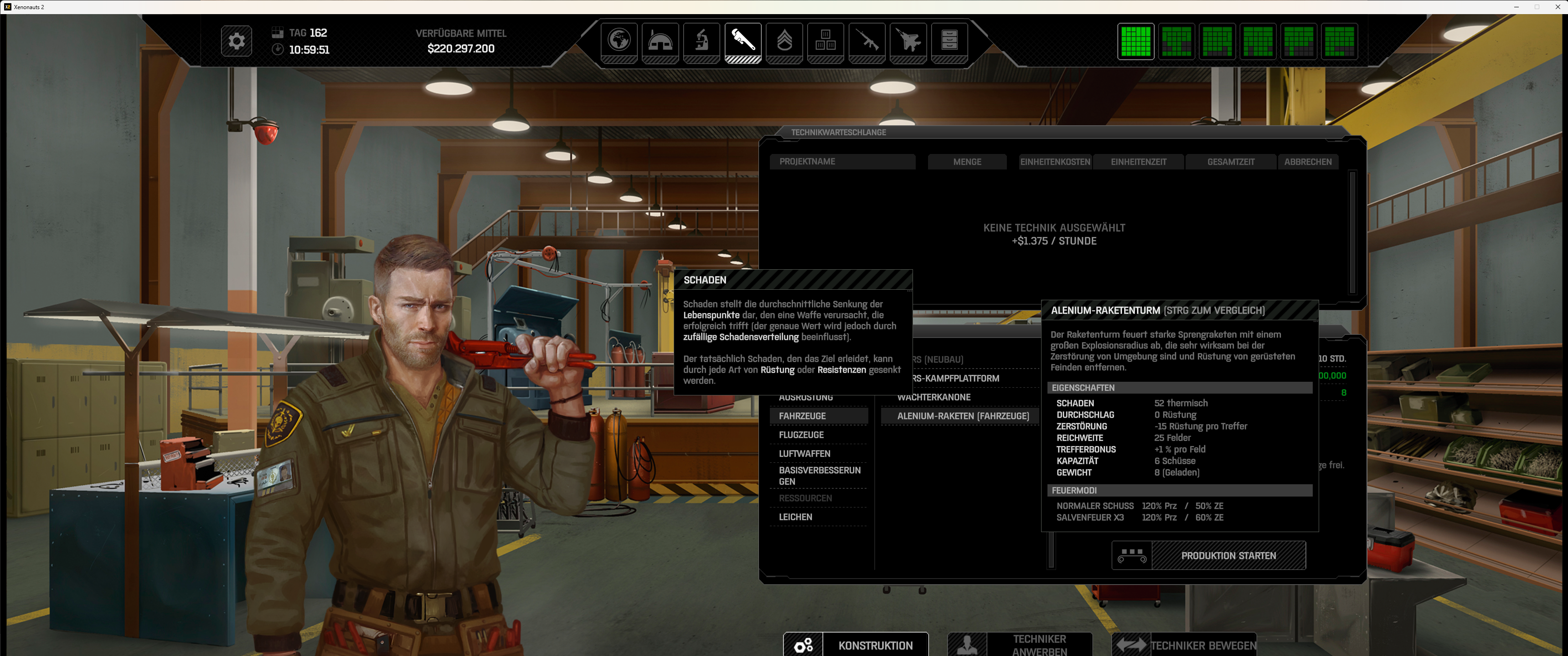Close the Xenonauts 2 window
Image resolution: width=1568 pixels, height=656 pixels.
click(1558, 7)
